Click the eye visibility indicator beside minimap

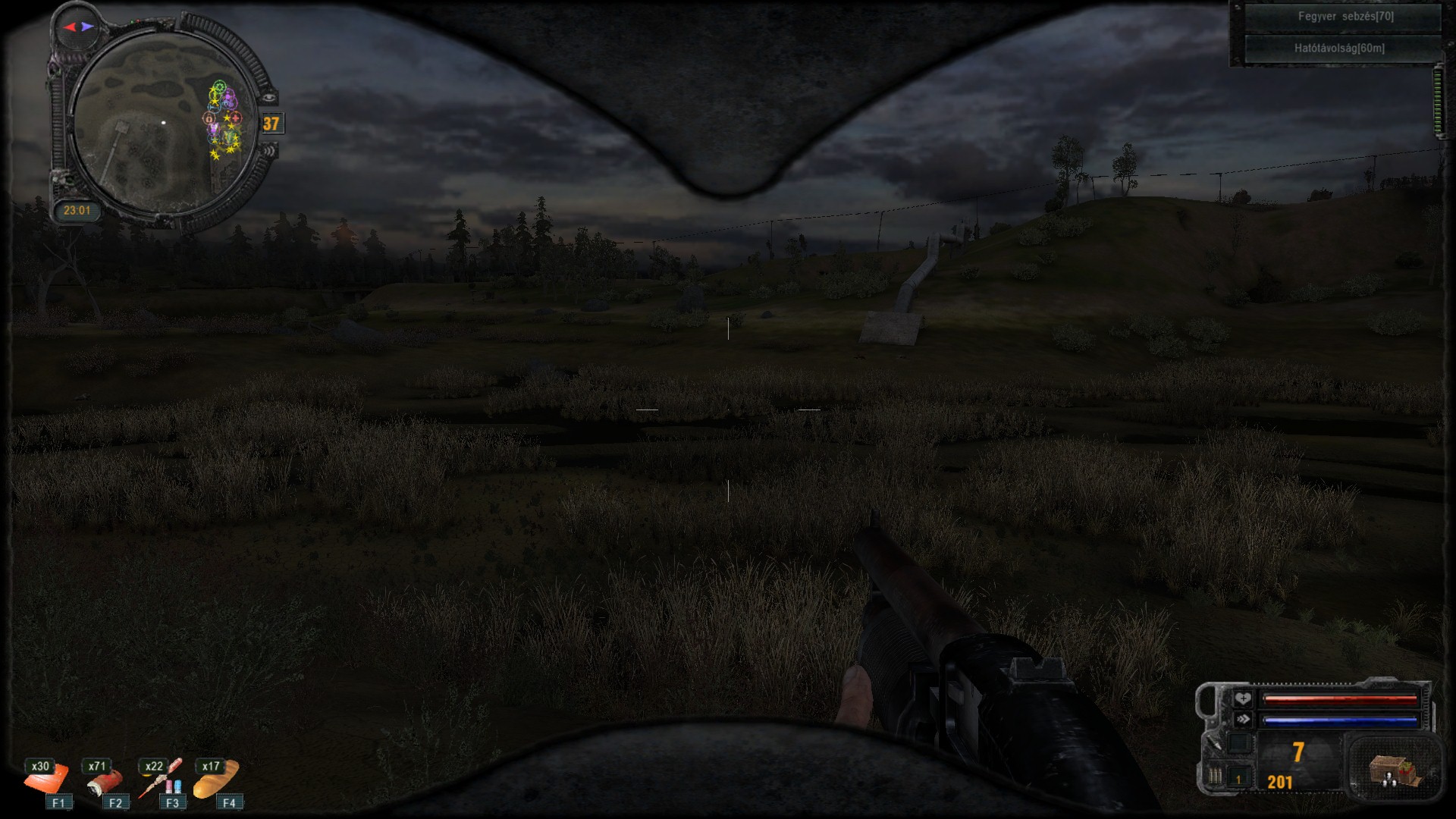(270, 97)
